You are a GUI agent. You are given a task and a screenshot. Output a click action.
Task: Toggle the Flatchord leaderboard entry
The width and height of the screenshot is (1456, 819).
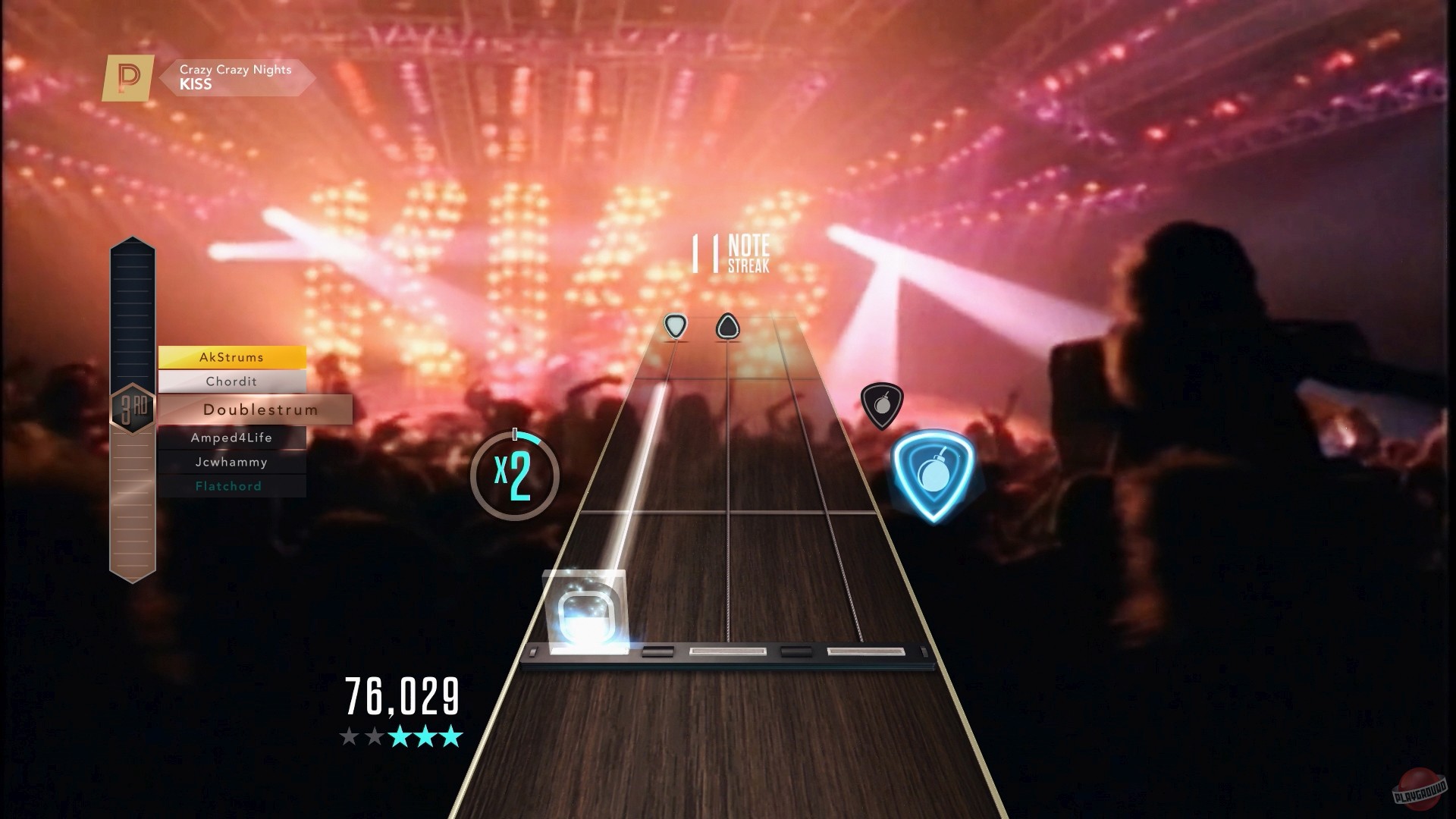tap(229, 485)
